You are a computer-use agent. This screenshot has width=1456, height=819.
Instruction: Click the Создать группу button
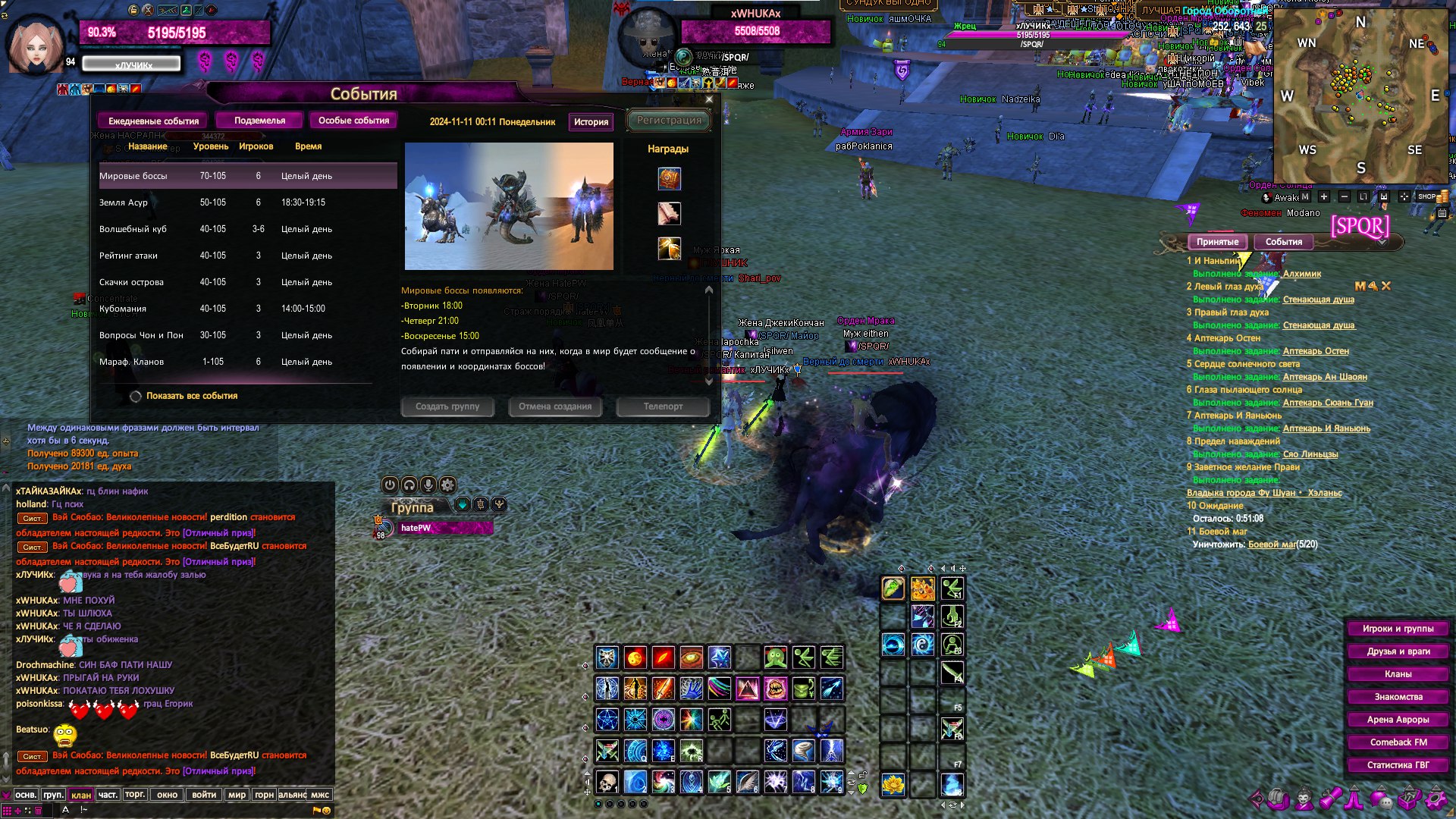pyautogui.click(x=447, y=406)
